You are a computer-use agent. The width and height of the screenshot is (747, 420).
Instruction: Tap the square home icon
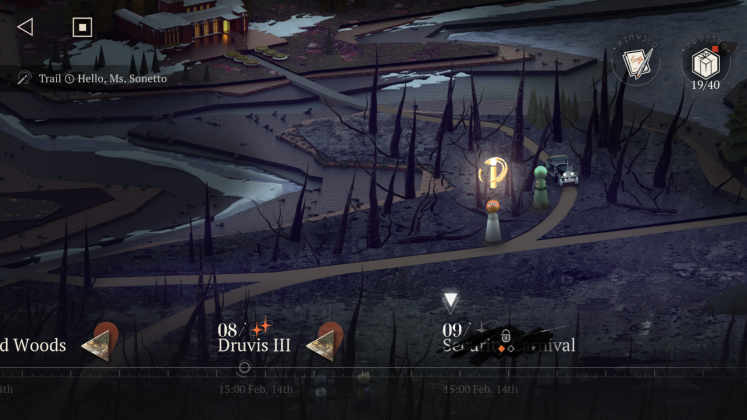(82, 27)
